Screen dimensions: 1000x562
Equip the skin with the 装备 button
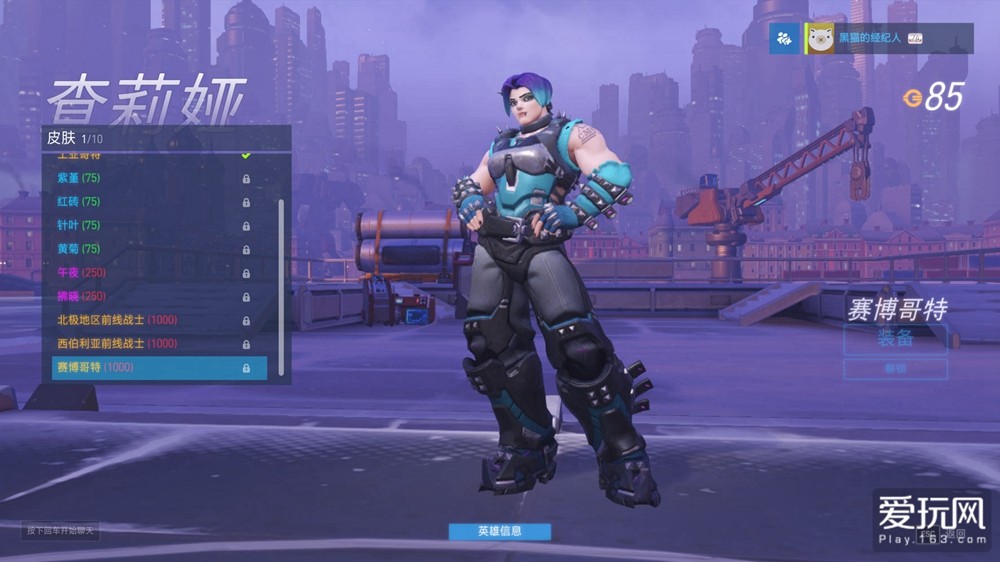click(x=895, y=339)
